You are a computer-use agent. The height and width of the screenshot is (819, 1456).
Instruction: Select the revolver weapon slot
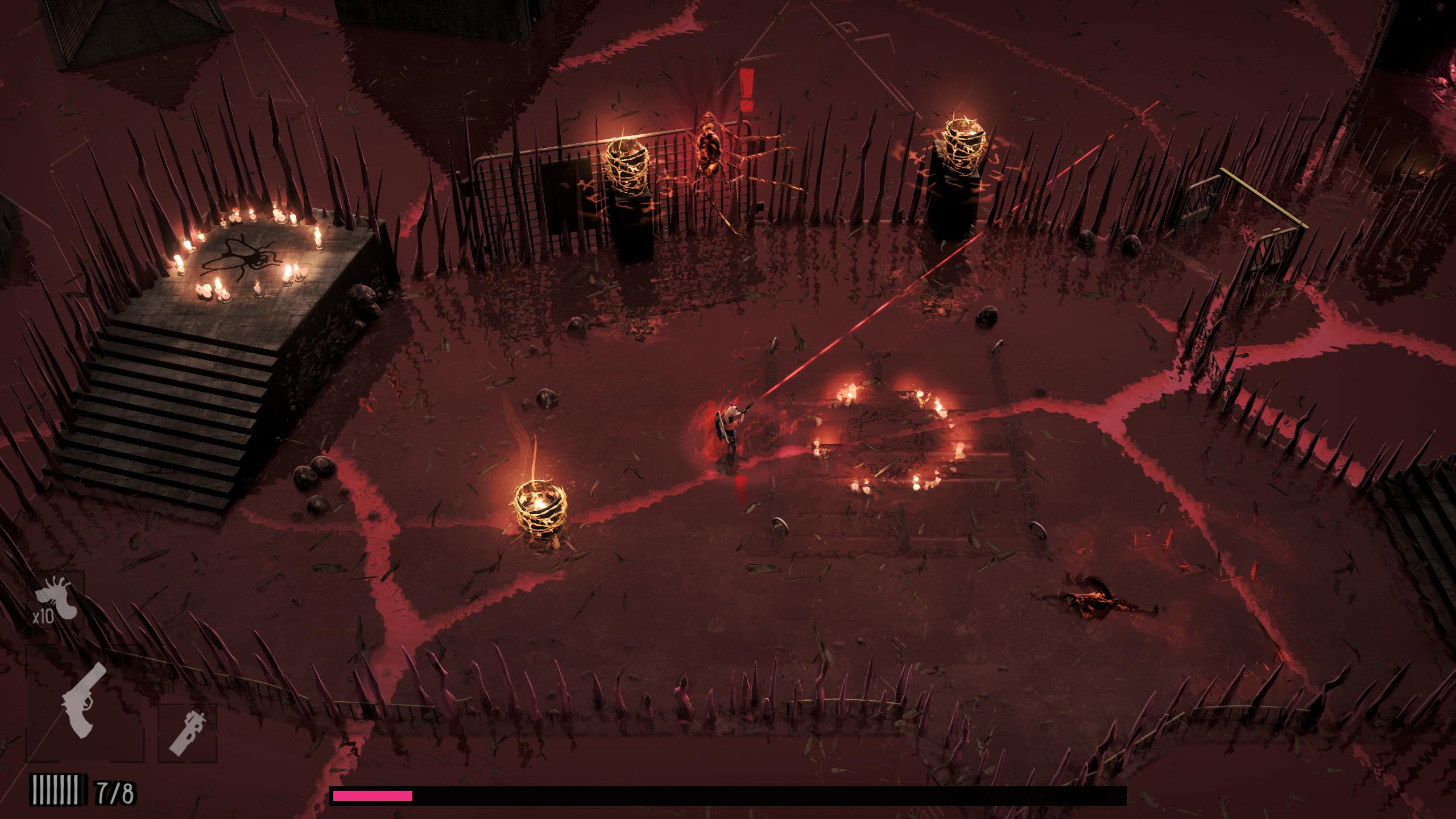pos(84,703)
